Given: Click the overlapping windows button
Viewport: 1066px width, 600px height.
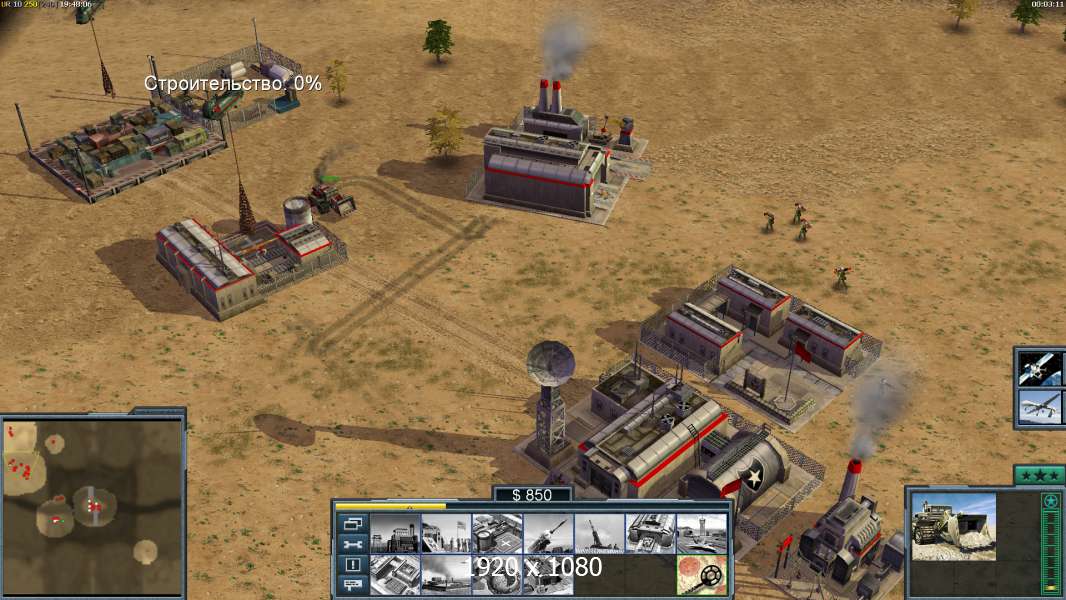Looking at the screenshot, I should (x=353, y=523).
